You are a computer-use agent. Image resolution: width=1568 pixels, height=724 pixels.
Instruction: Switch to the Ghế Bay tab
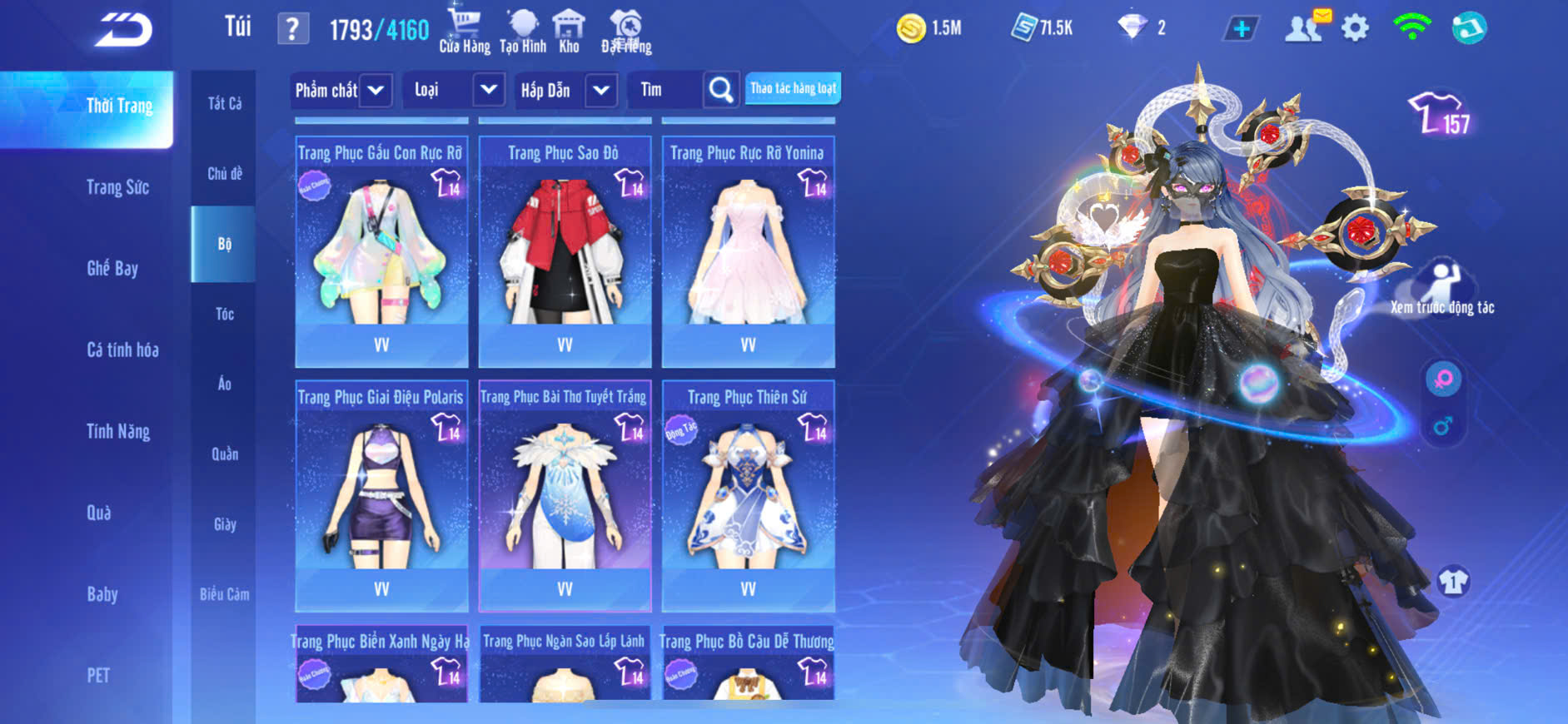pos(112,269)
